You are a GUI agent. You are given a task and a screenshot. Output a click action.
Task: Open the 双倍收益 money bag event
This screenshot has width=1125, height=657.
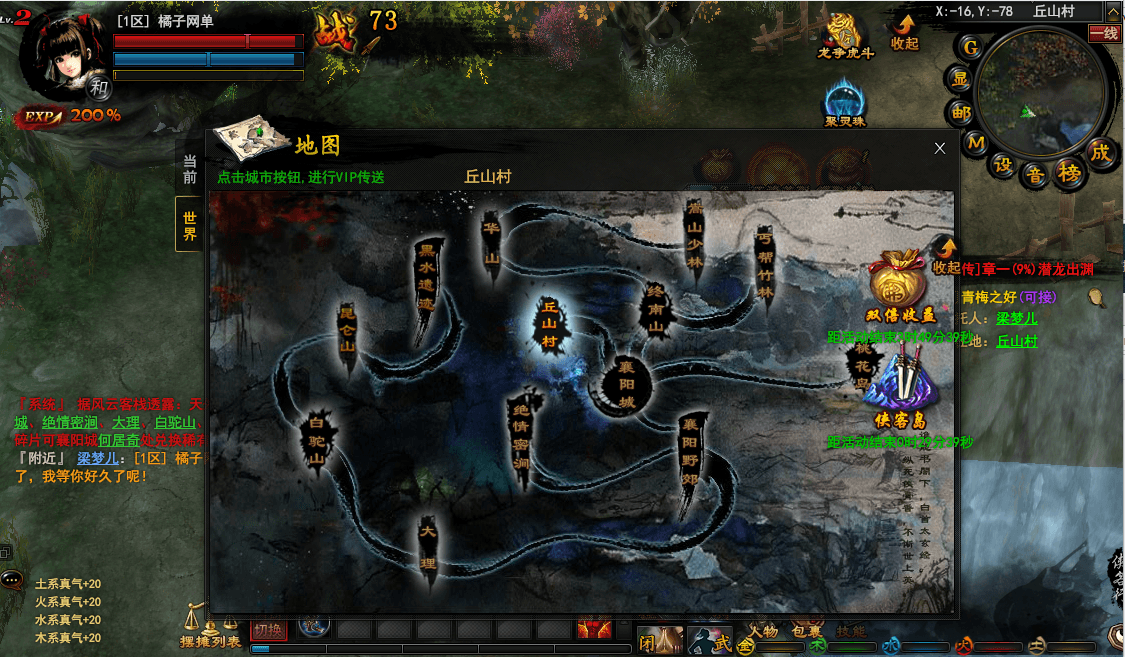click(x=900, y=286)
